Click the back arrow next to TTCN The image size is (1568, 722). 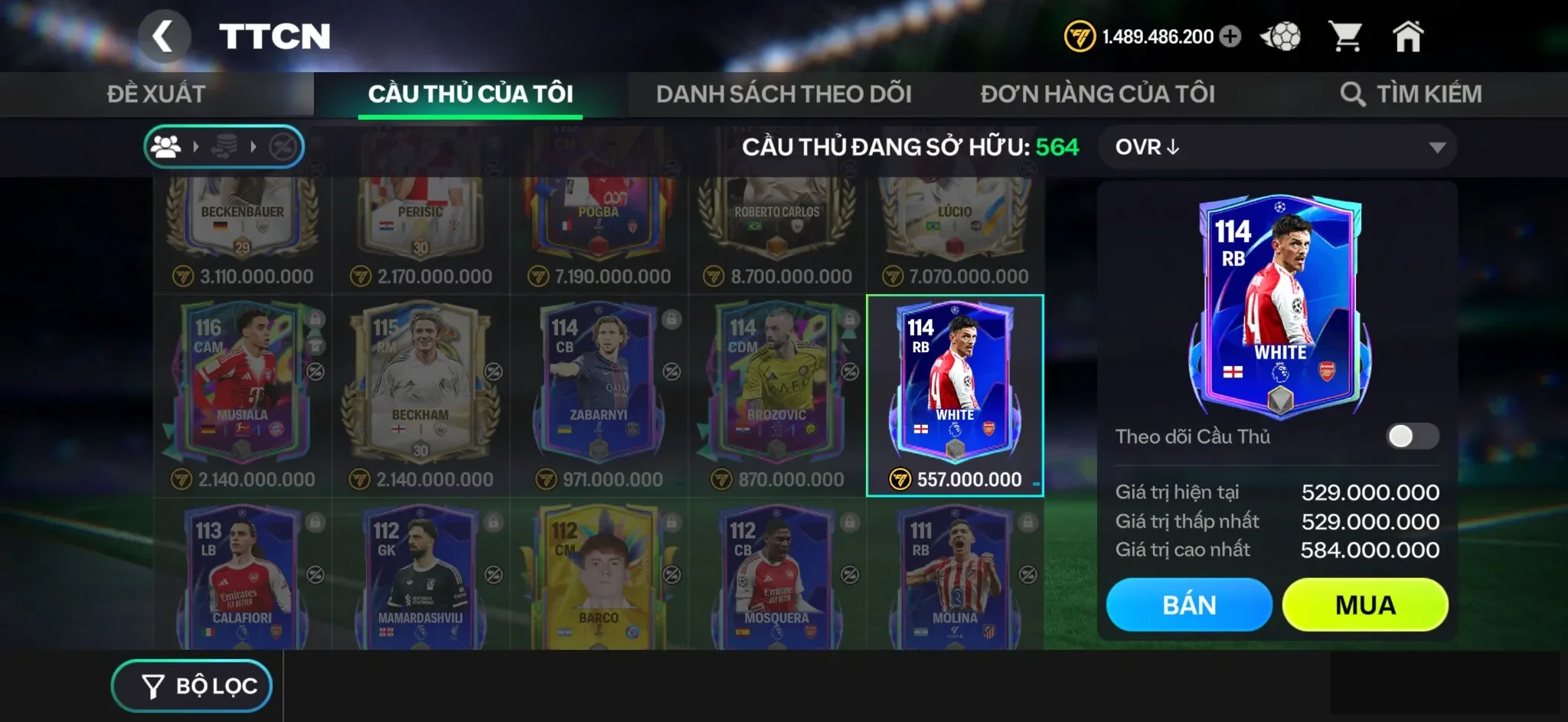[165, 36]
